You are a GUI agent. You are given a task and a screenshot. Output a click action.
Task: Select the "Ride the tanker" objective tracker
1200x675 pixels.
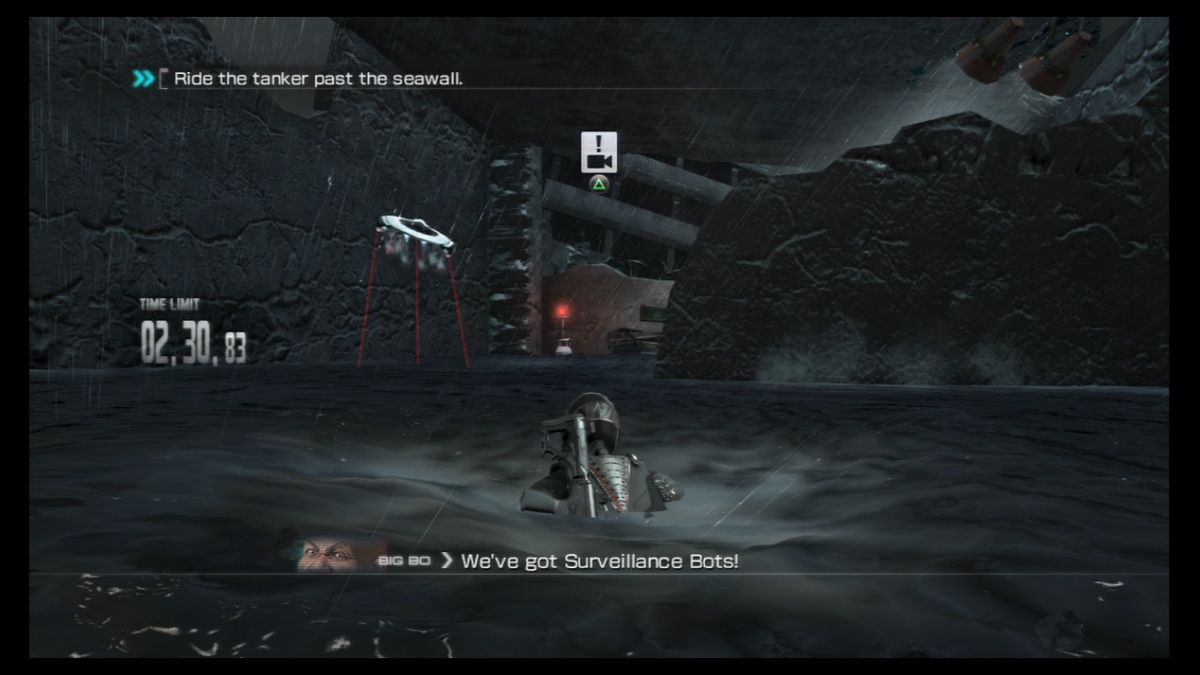coord(317,79)
